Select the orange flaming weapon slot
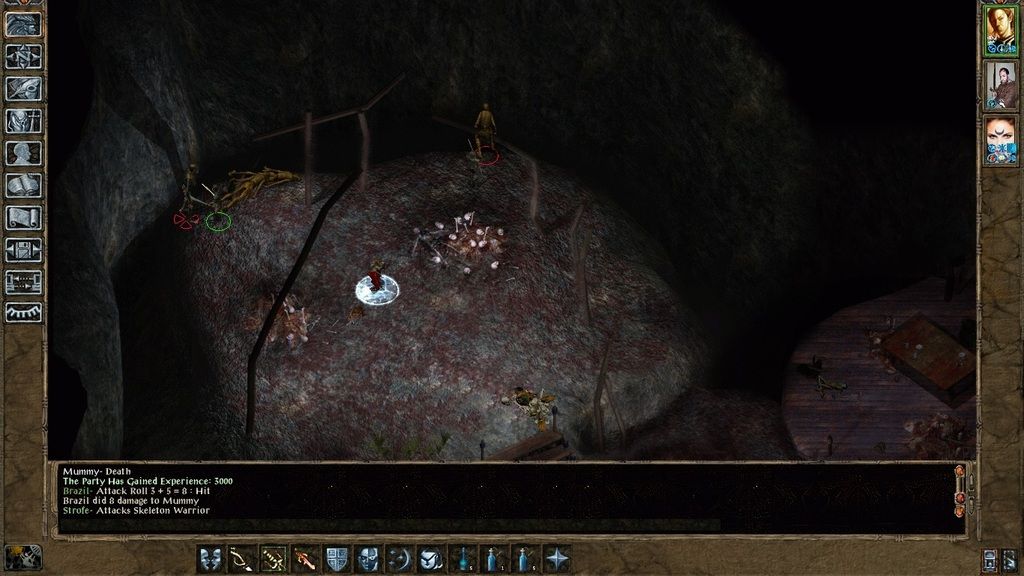The image size is (1024, 576). [x=305, y=559]
